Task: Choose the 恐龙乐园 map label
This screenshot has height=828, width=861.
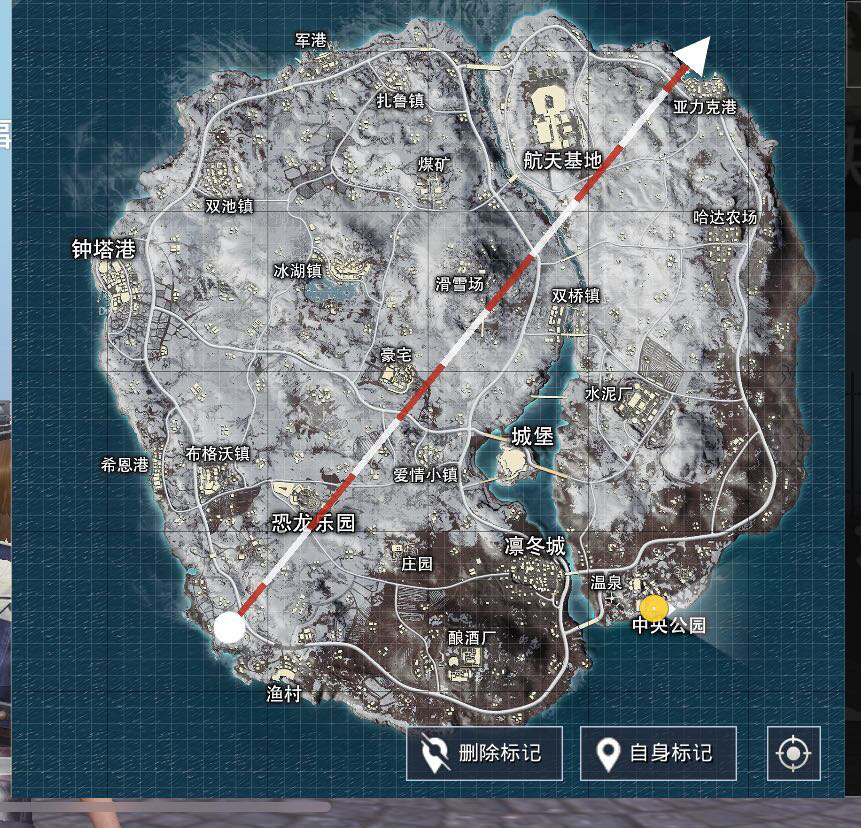Action: (x=314, y=523)
